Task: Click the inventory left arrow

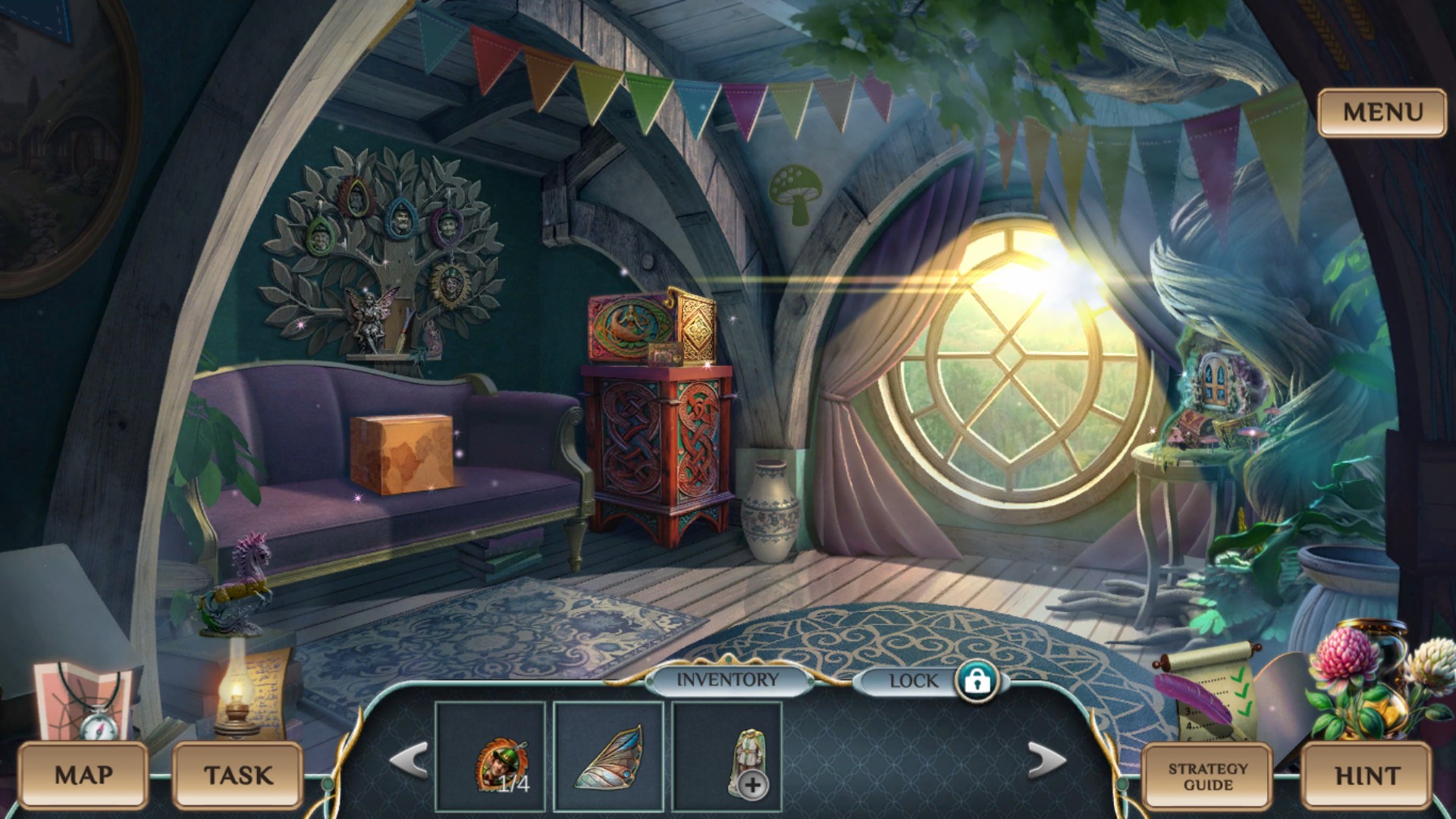Action: pos(409,760)
